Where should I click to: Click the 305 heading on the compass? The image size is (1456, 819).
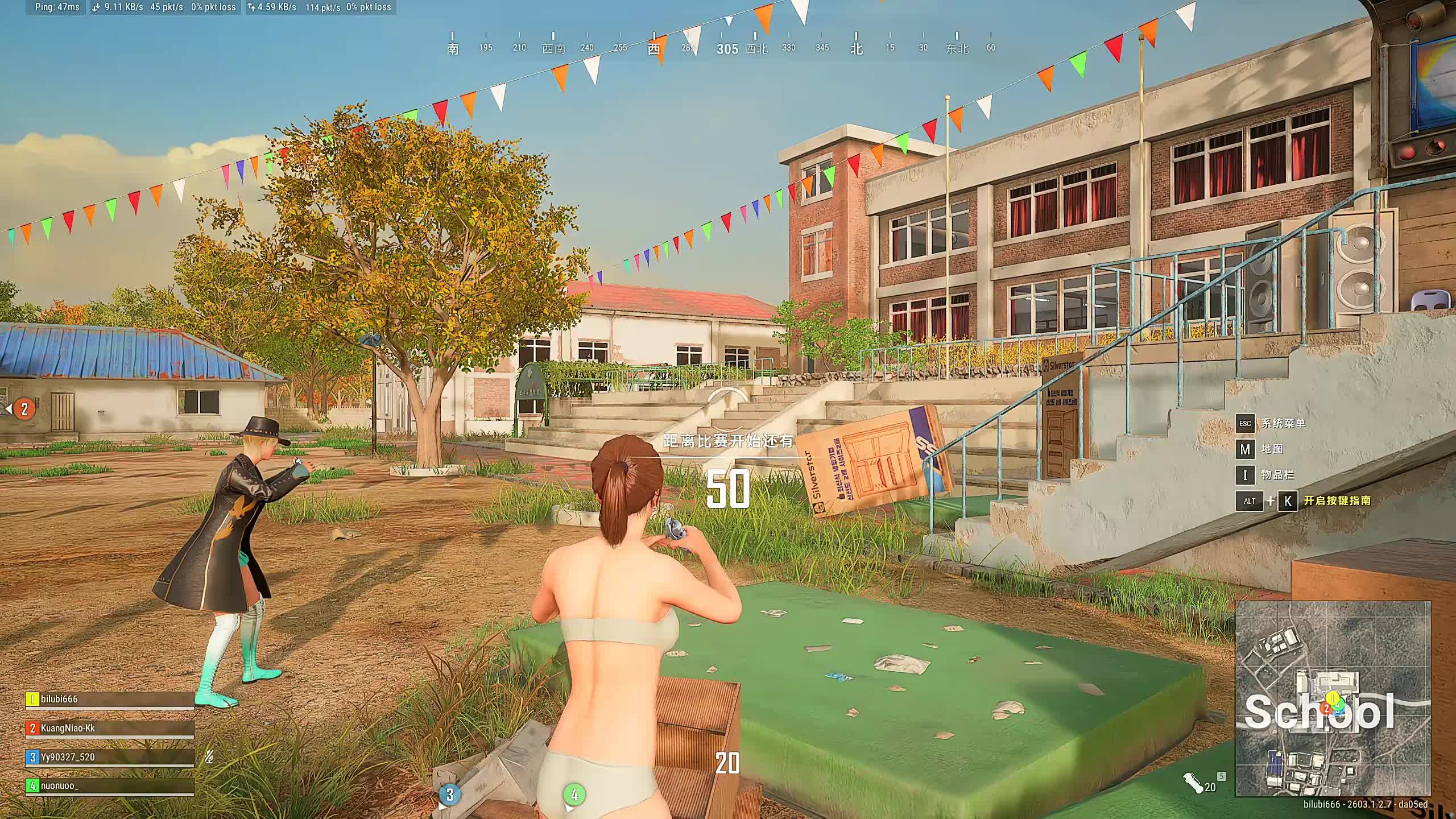[x=727, y=49]
